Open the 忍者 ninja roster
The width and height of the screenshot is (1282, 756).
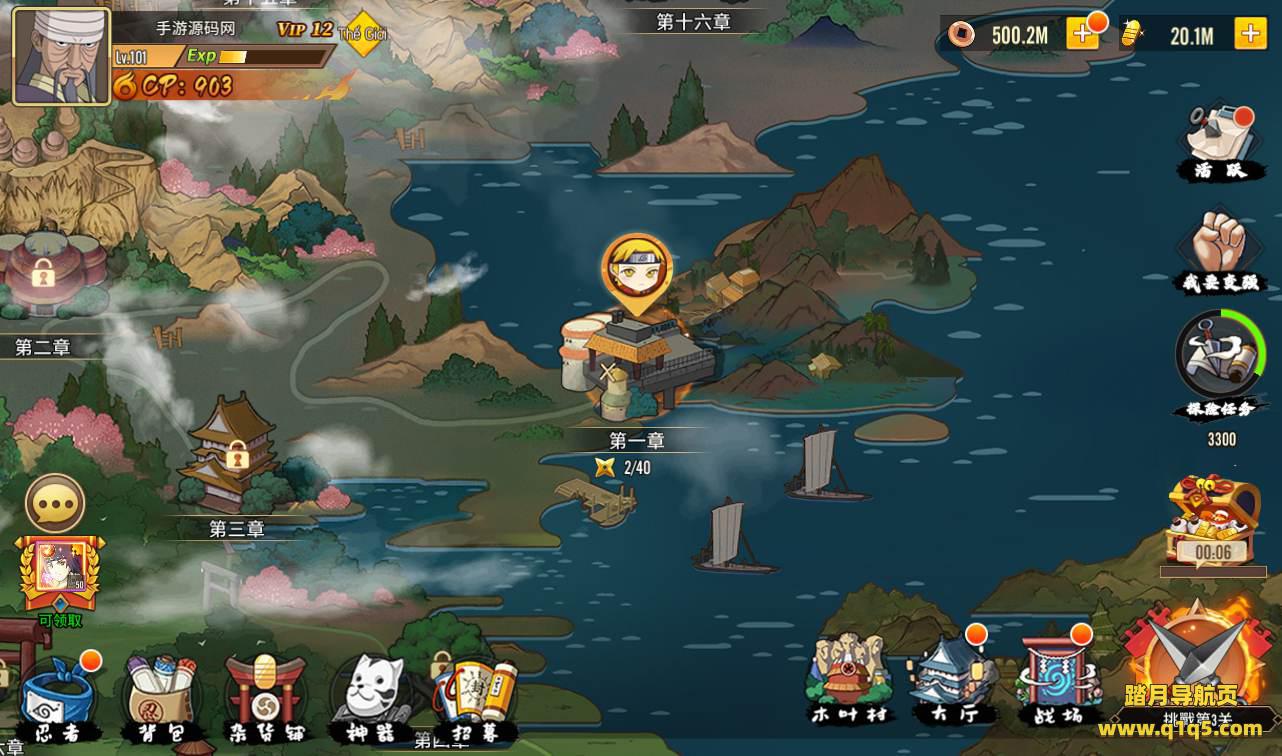point(57,697)
